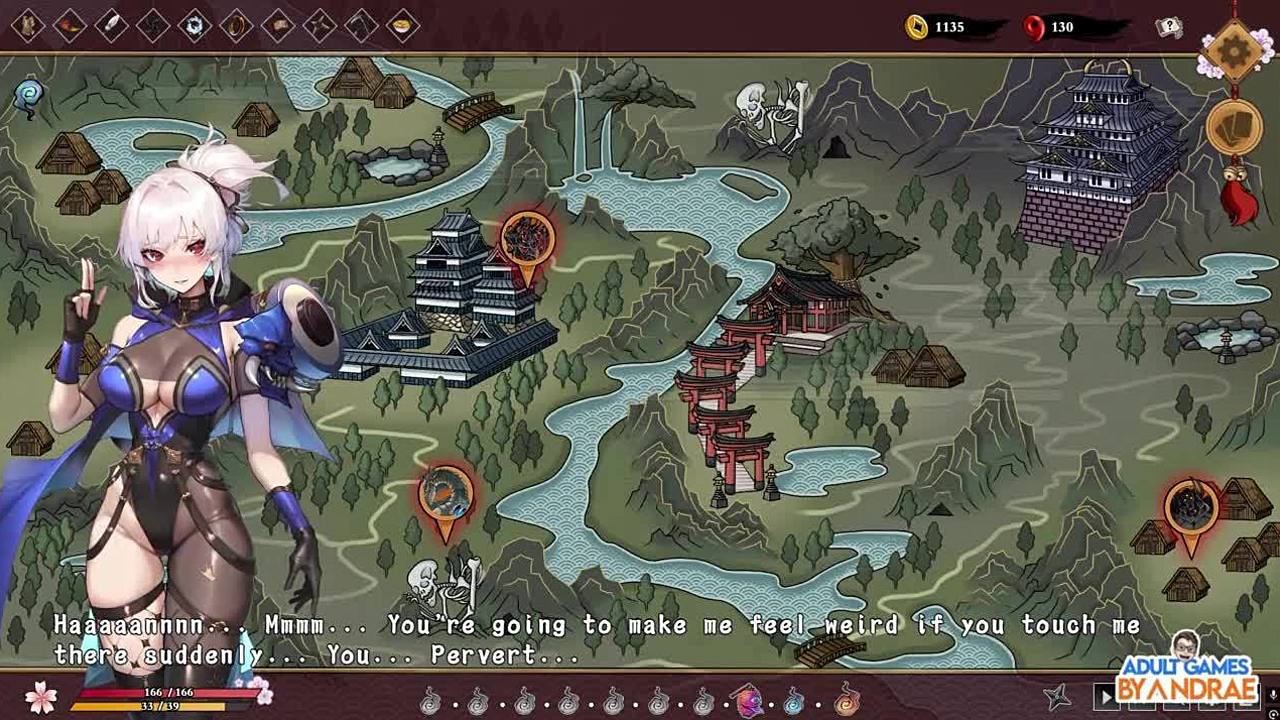1280x720 pixels.
Task: Click the video play button
Action: [1105, 697]
